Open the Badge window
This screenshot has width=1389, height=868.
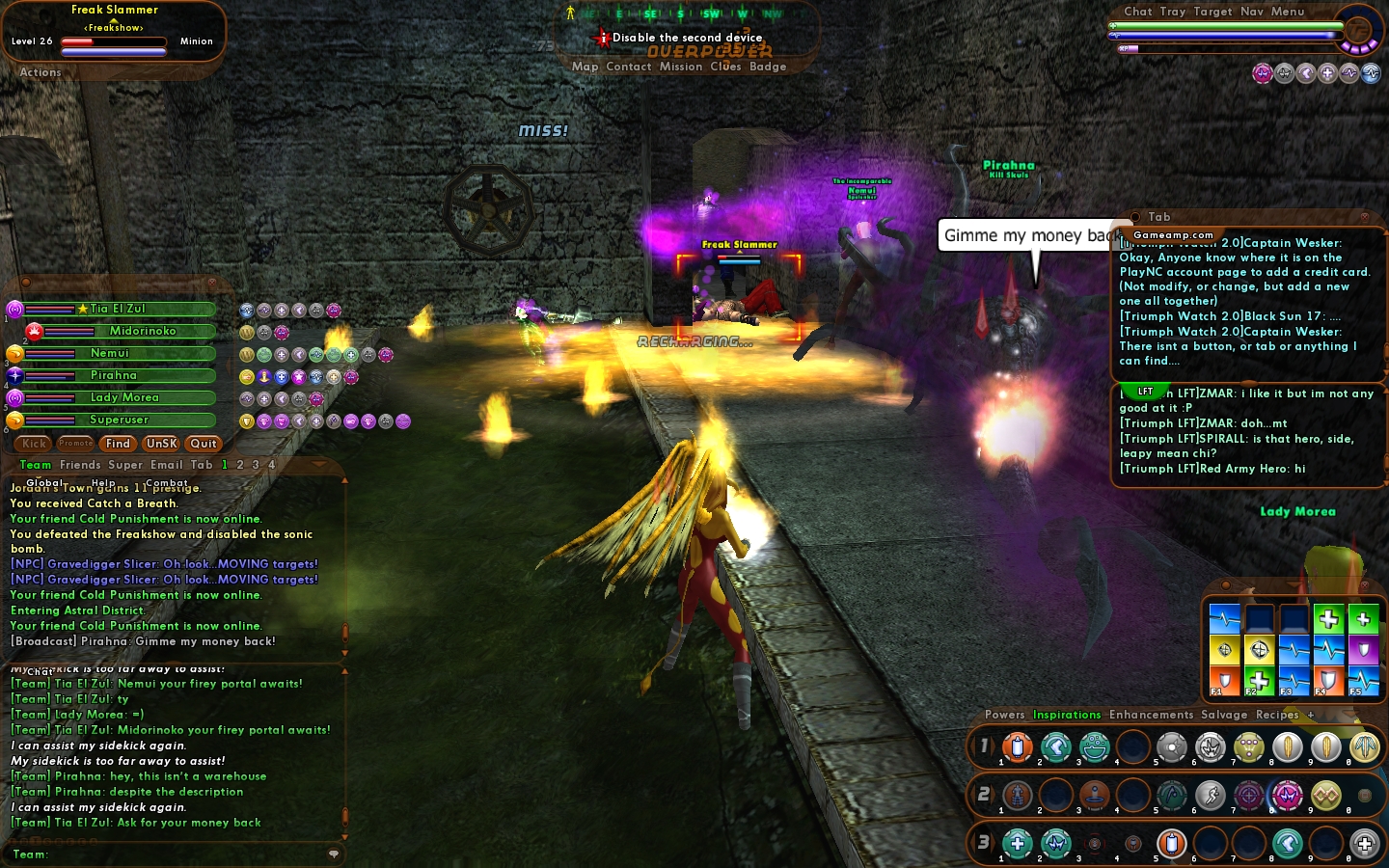pyautogui.click(x=768, y=67)
